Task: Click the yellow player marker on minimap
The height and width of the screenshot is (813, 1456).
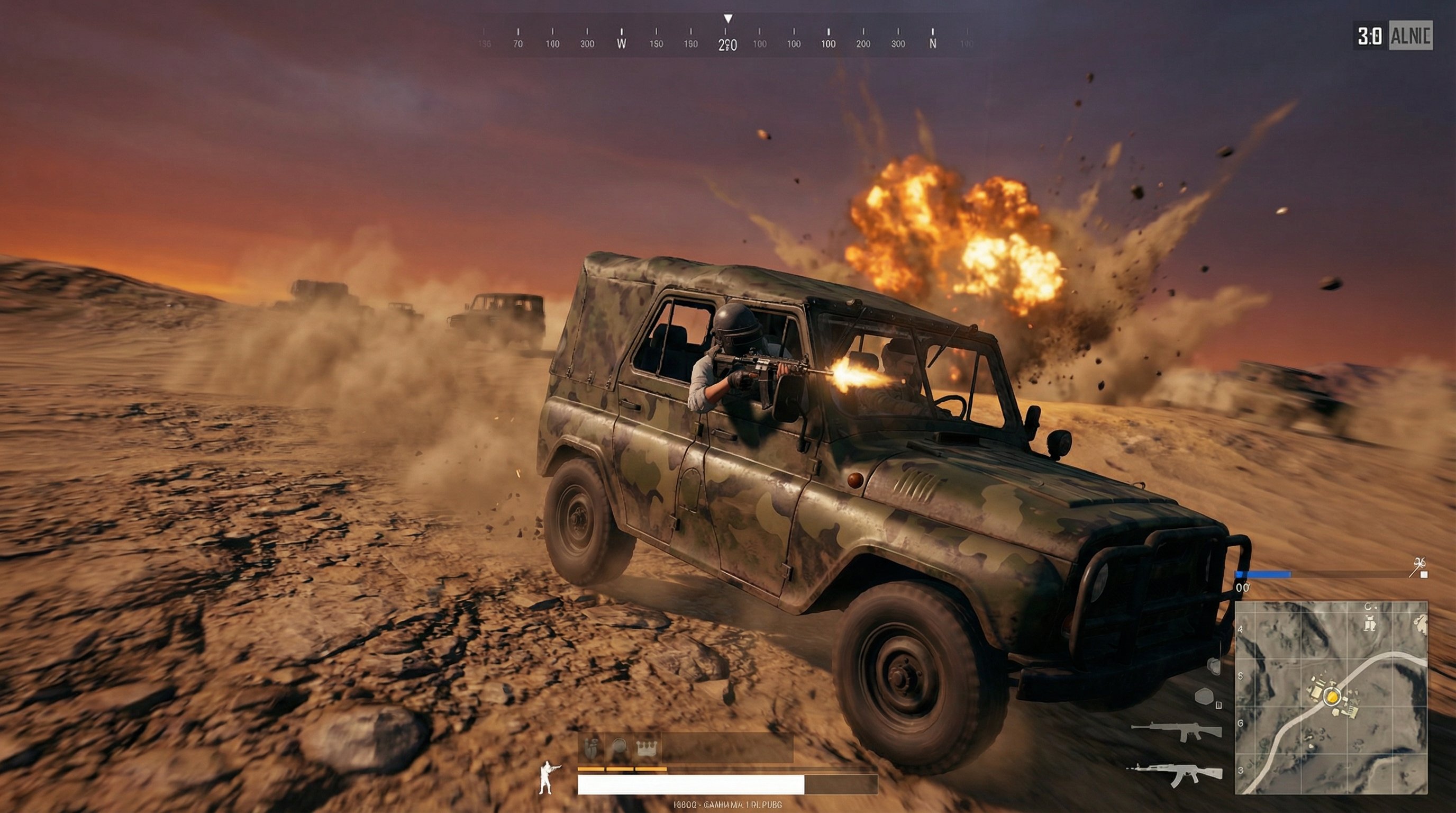Action: click(1332, 696)
